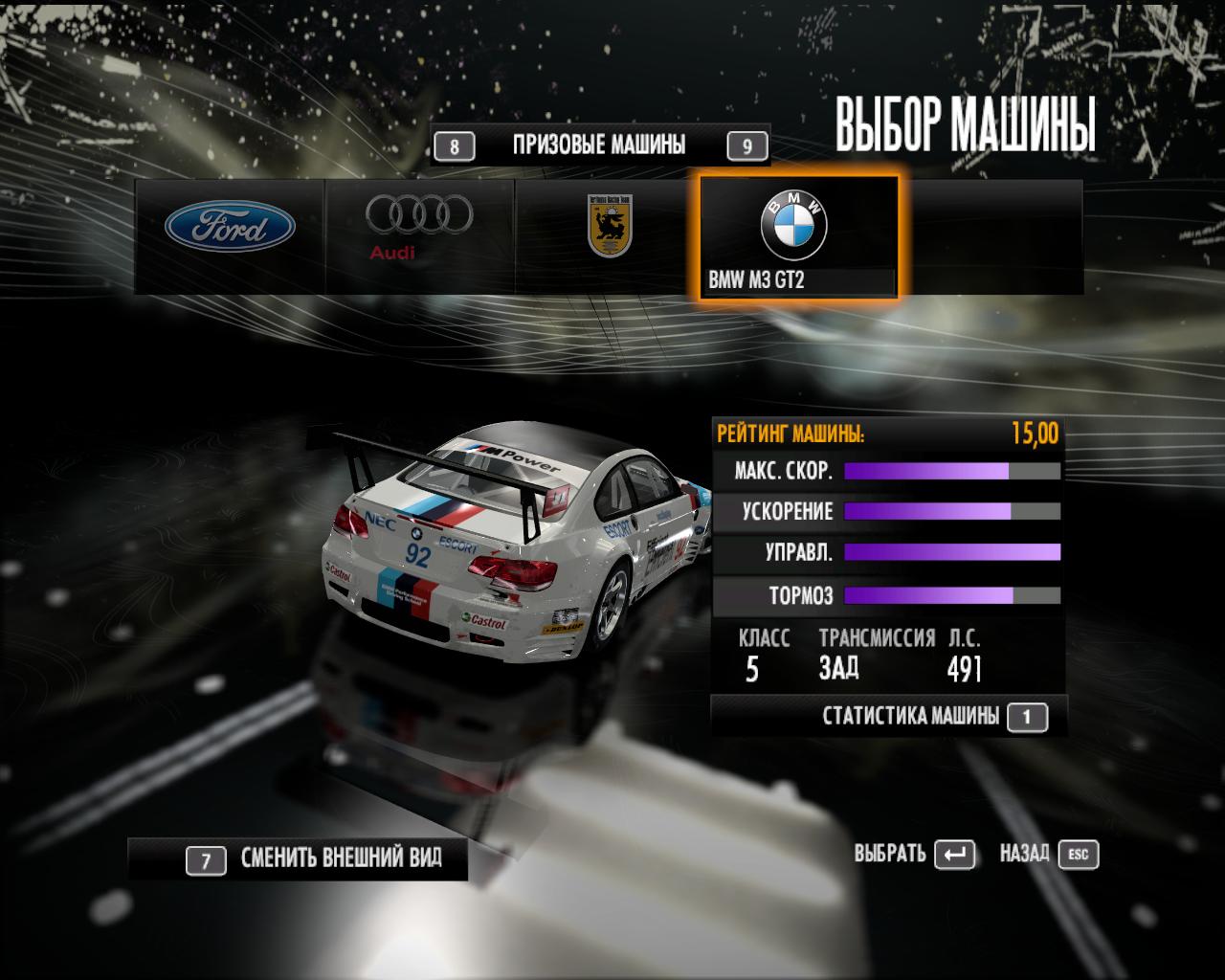Show Статистика машины details
This screenshot has width=1225, height=980.
[x=910, y=716]
